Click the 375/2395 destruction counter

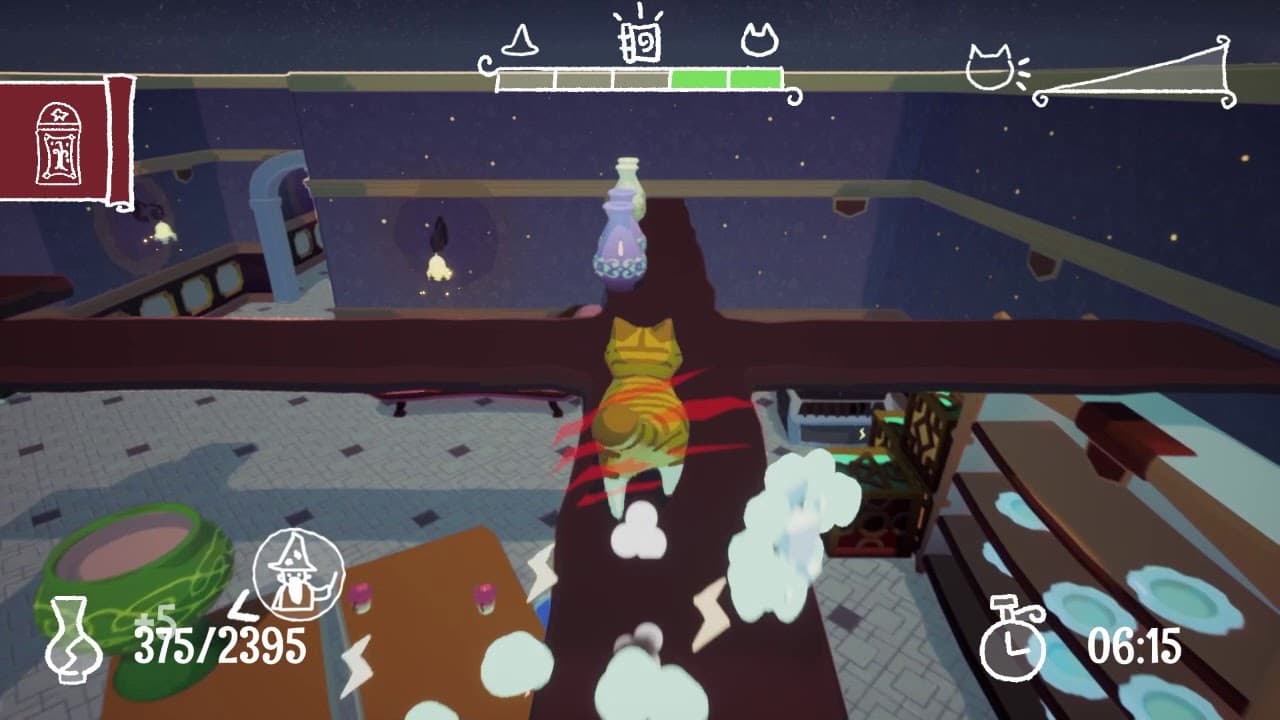220,646
